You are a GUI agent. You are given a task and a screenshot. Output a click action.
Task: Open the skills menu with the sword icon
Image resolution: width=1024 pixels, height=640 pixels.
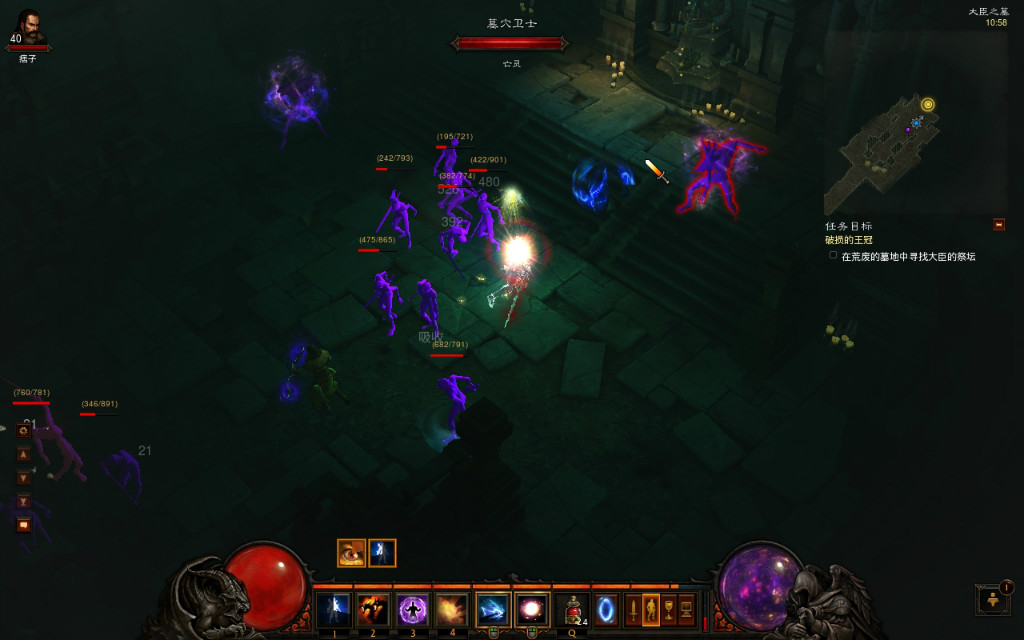pos(633,608)
